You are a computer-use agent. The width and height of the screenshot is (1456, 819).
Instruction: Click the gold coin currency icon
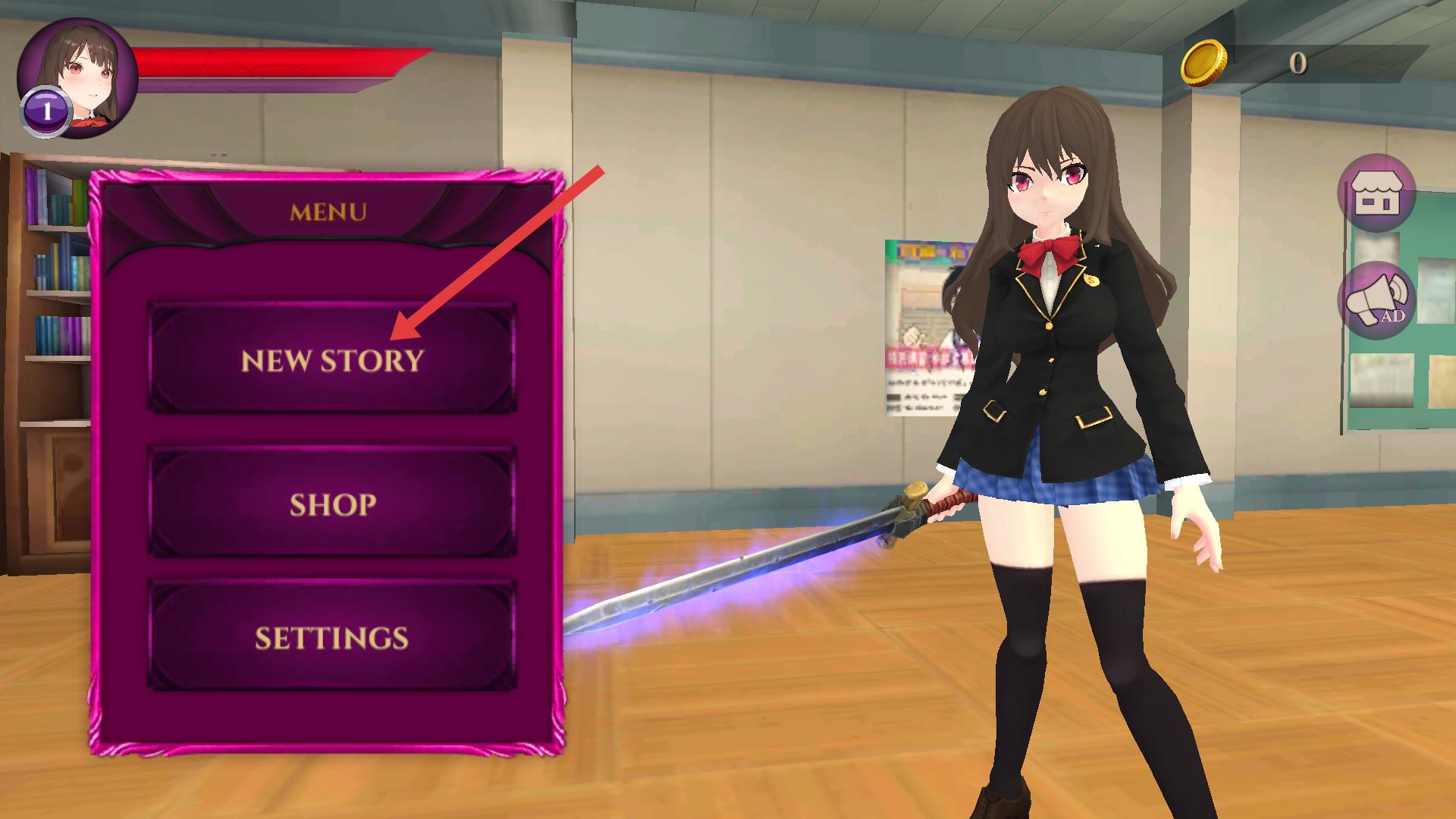coord(1203,63)
